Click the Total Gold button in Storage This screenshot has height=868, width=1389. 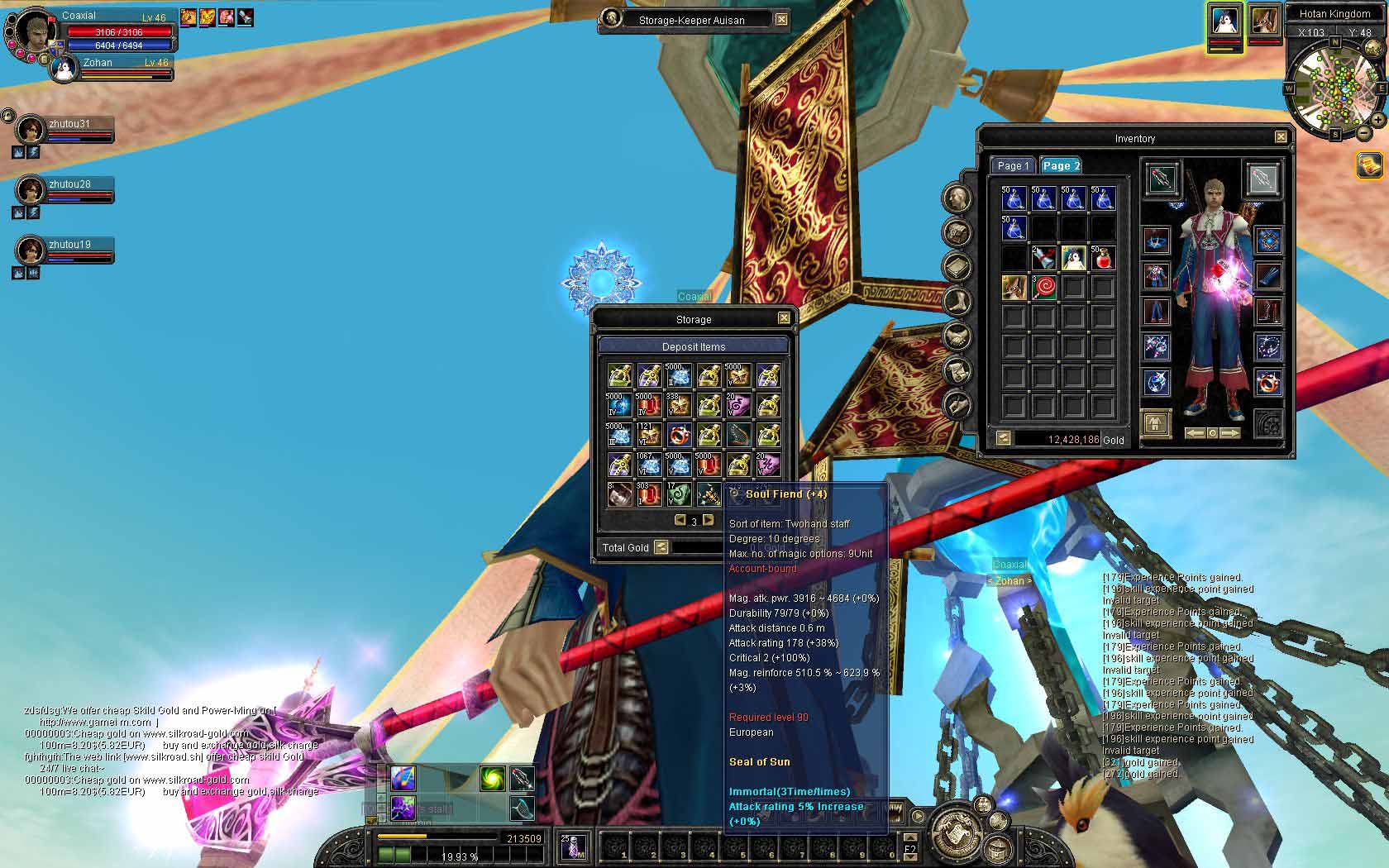[661, 547]
